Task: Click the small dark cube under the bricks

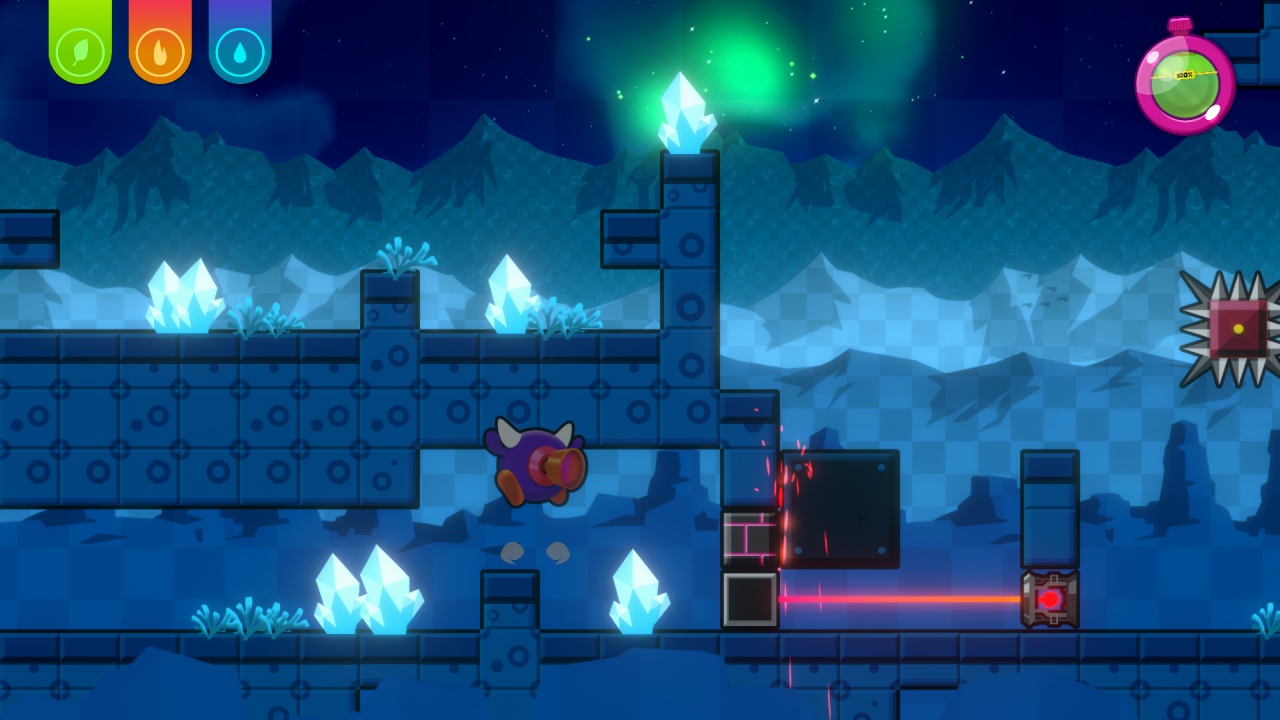Action: [x=750, y=598]
